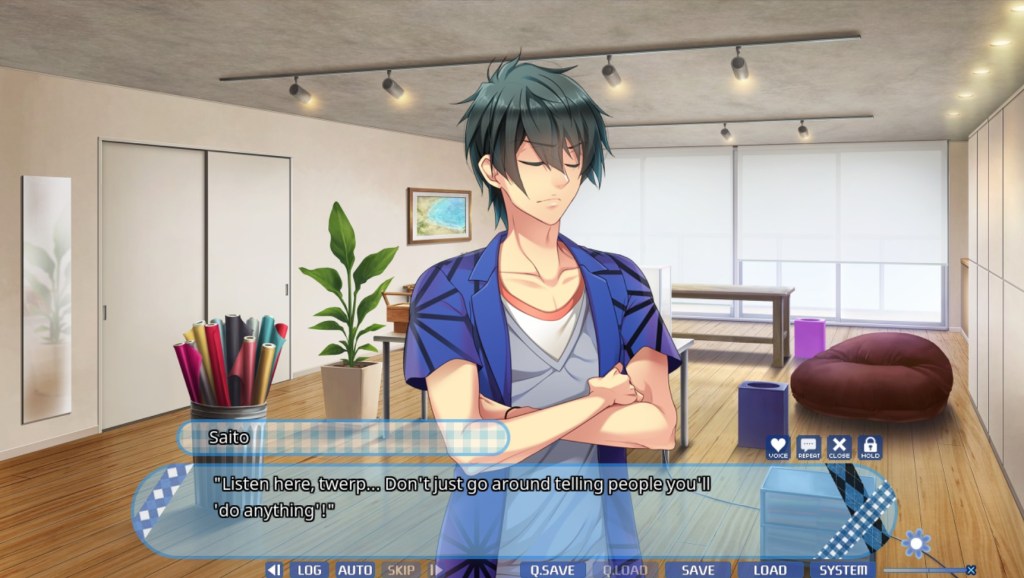1024x578 pixels.
Task: Click the small X beside the flower slider
Action: click(970, 570)
